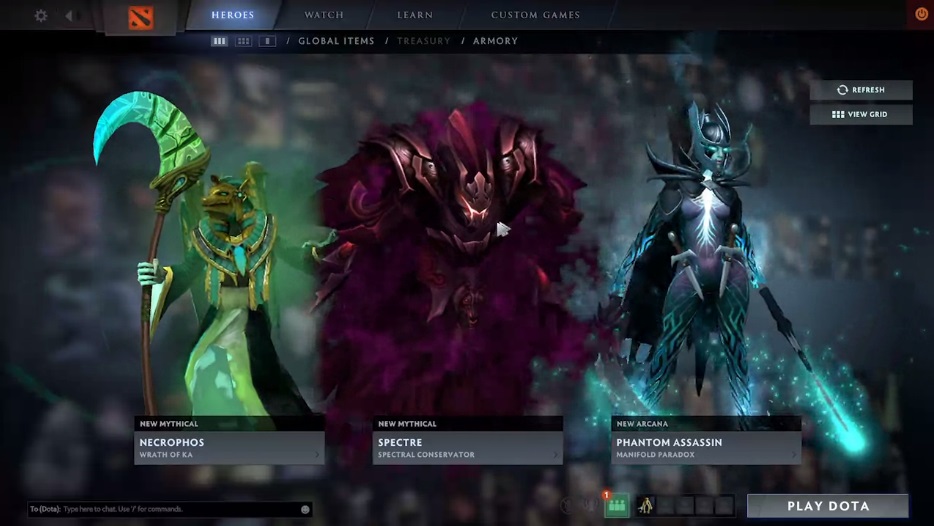Image resolution: width=934 pixels, height=526 pixels.
Task: Click the red power quit button
Action: (921, 14)
